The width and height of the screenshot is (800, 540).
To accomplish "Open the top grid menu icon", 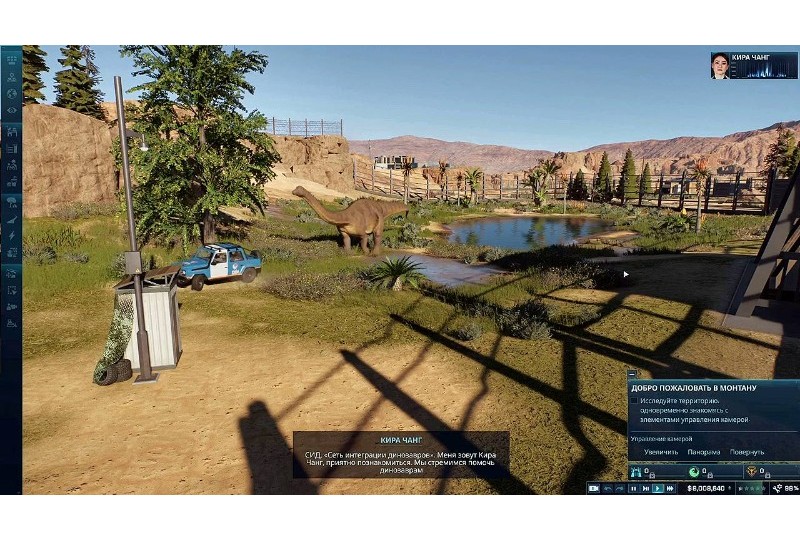I will click(x=11, y=58).
